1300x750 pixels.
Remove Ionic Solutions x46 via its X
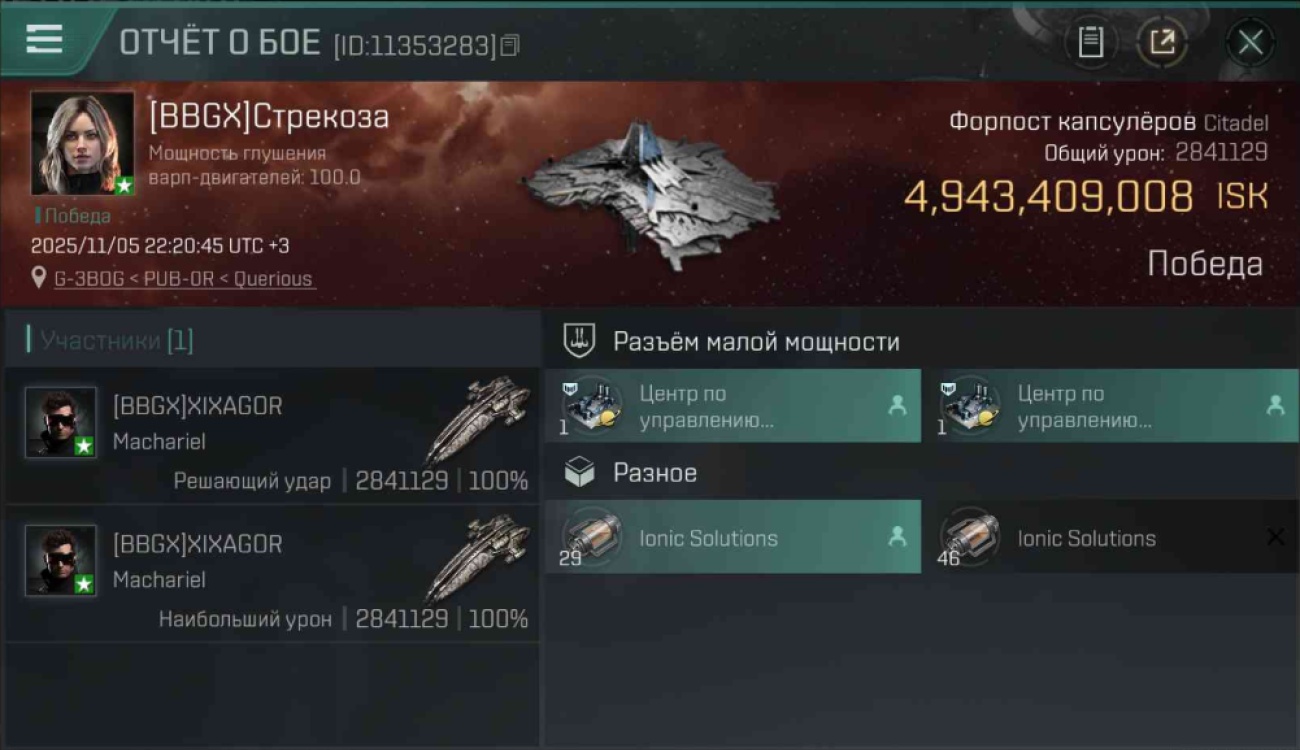click(x=1277, y=537)
